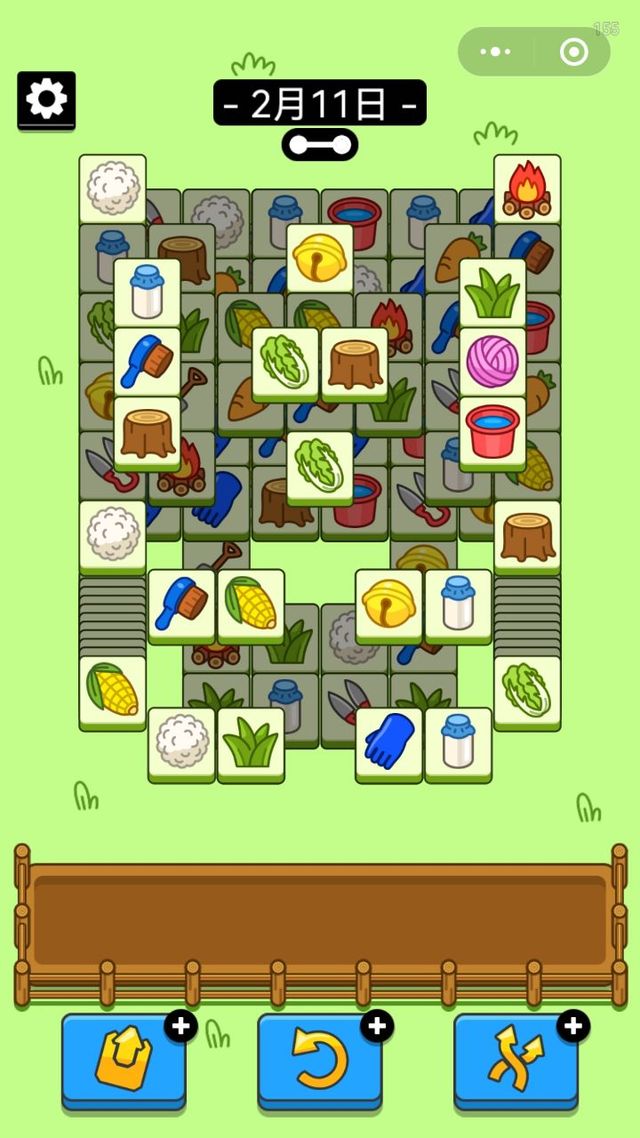Screen dimensions: 640x1138
Task: Close the mini-program with the circle button
Action: [x=573, y=52]
